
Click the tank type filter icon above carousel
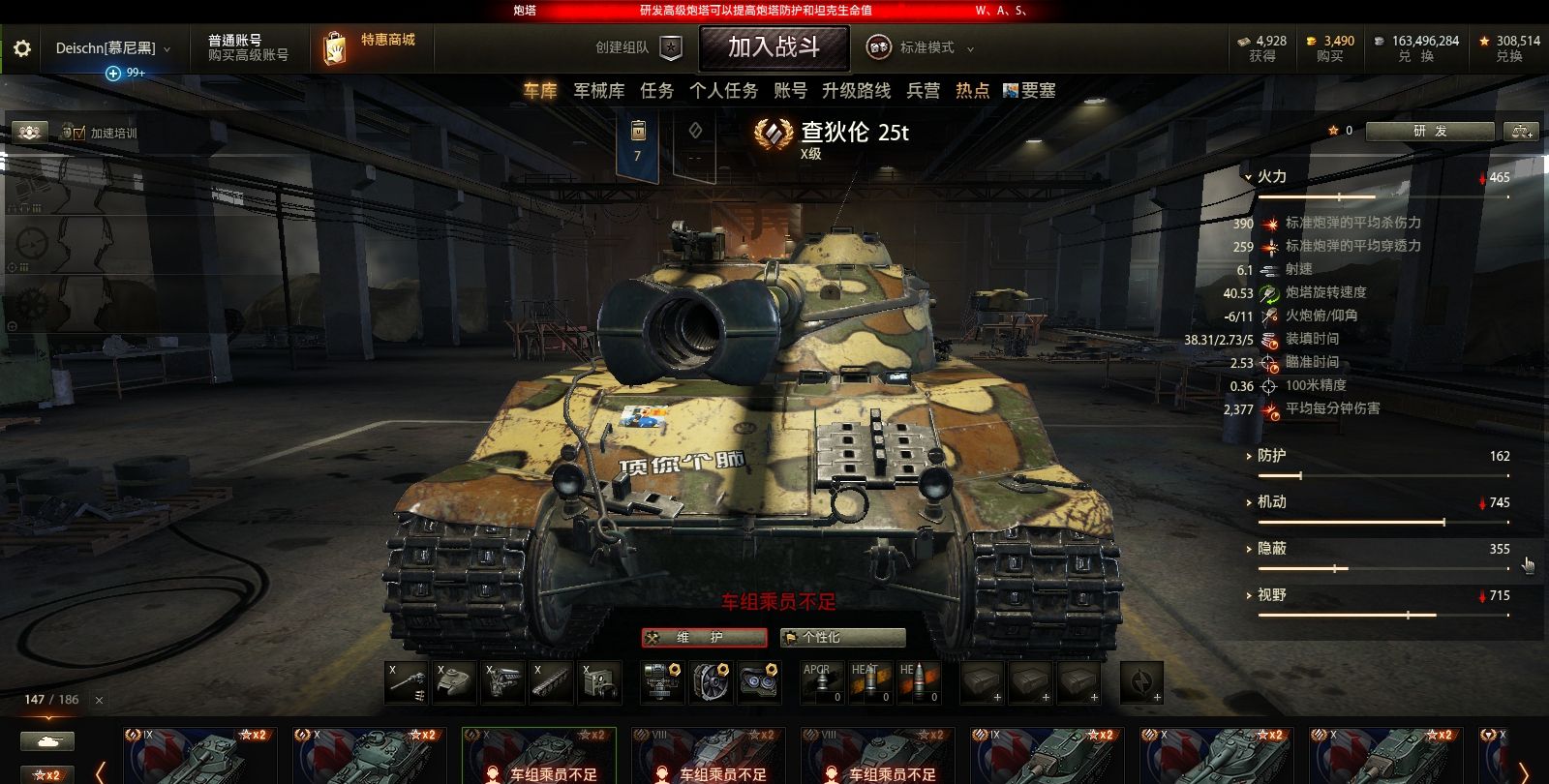tap(46, 739)
